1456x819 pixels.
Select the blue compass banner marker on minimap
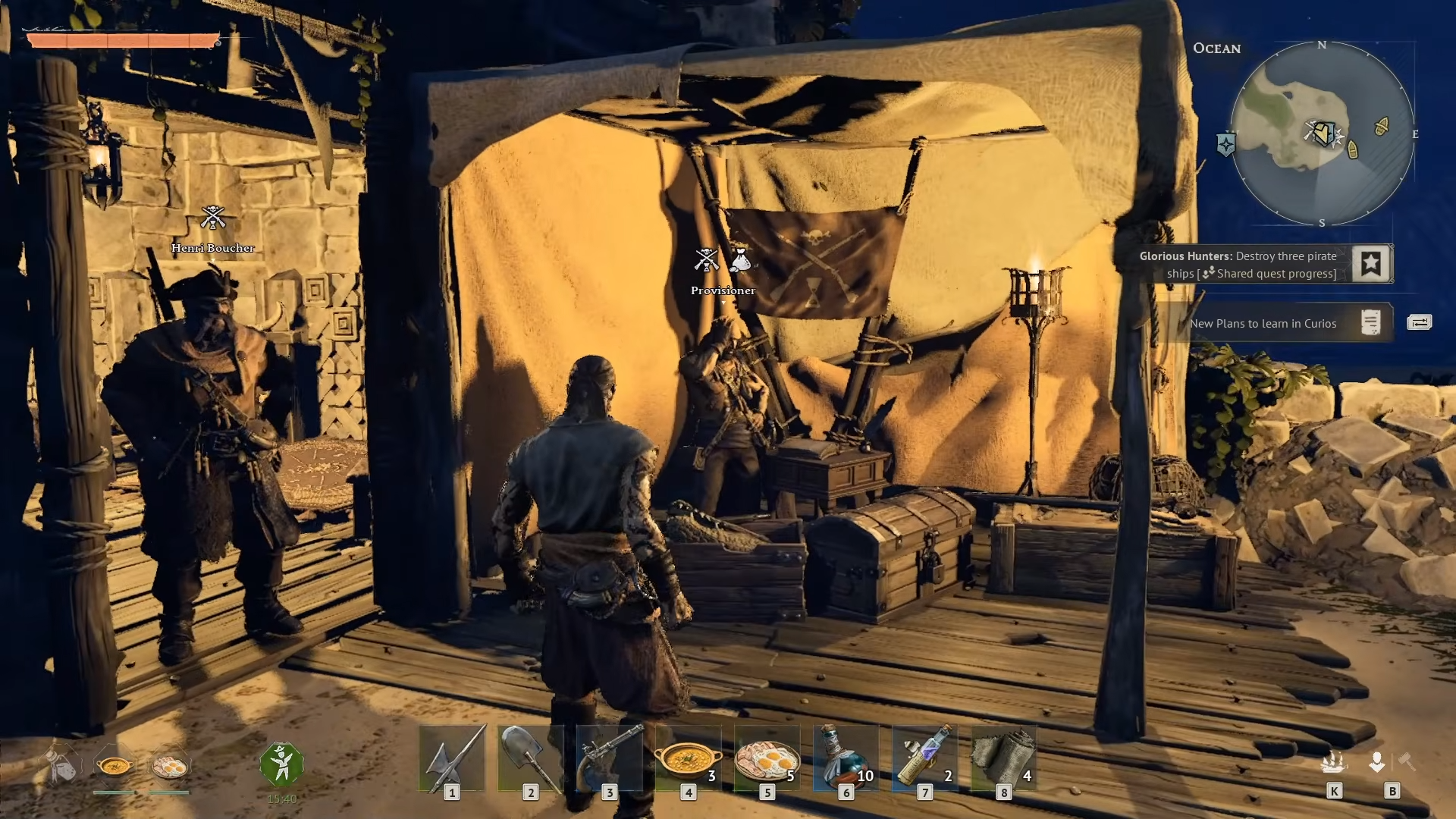point(1226,144)
